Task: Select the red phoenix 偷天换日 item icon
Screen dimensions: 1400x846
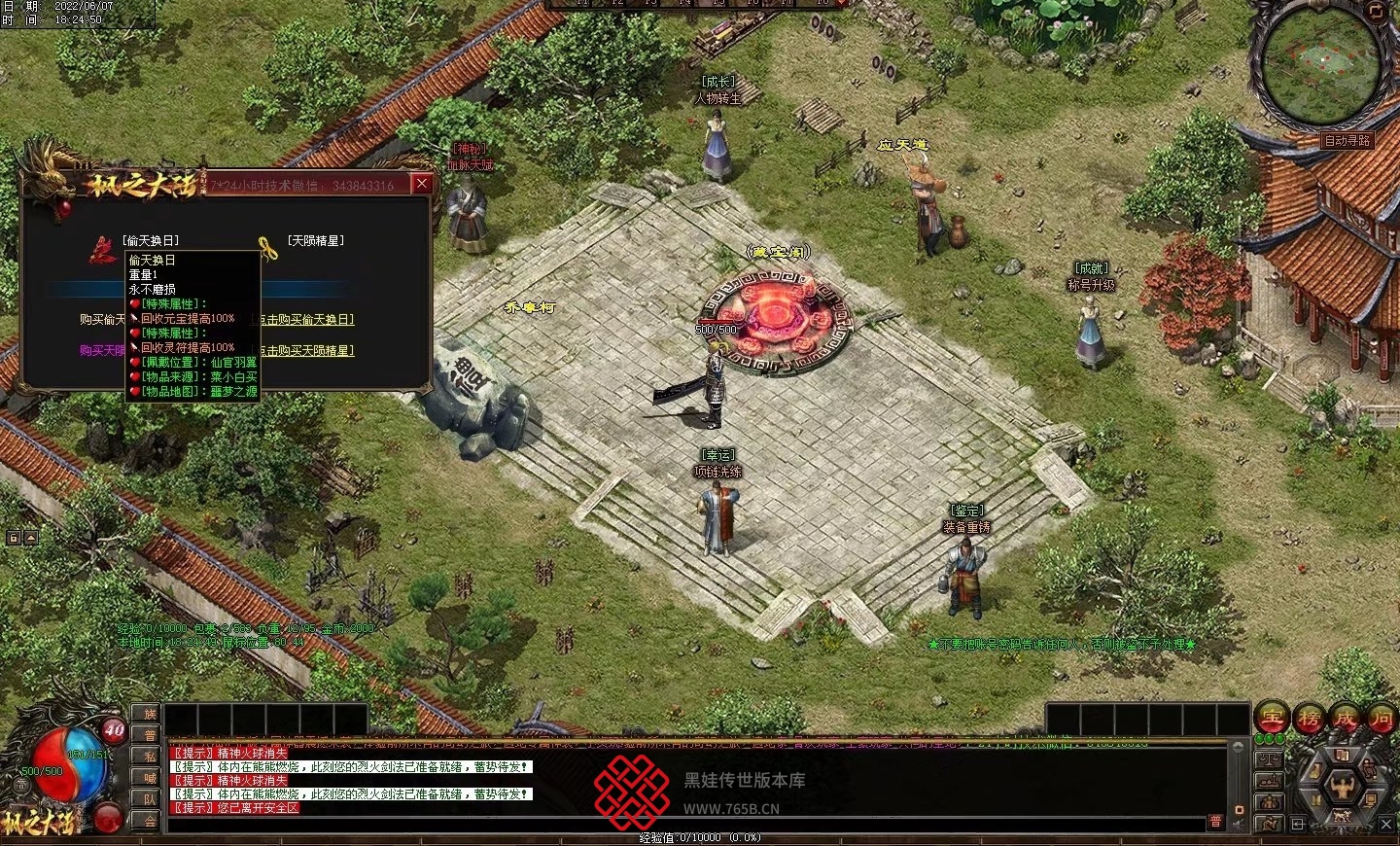Action: tap(103, 249)
